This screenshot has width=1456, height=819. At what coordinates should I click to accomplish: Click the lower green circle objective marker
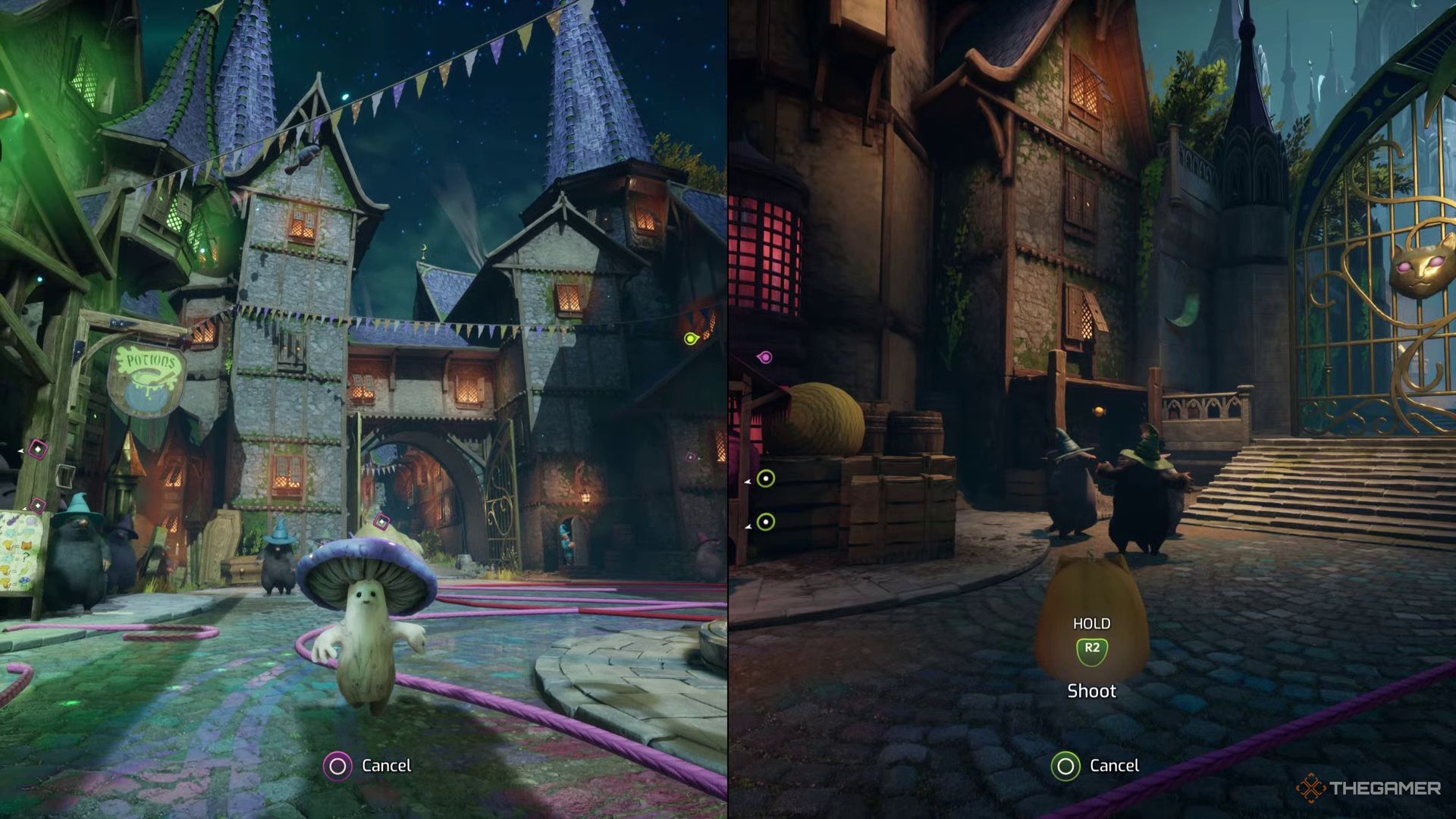click(x=766, y=522)
